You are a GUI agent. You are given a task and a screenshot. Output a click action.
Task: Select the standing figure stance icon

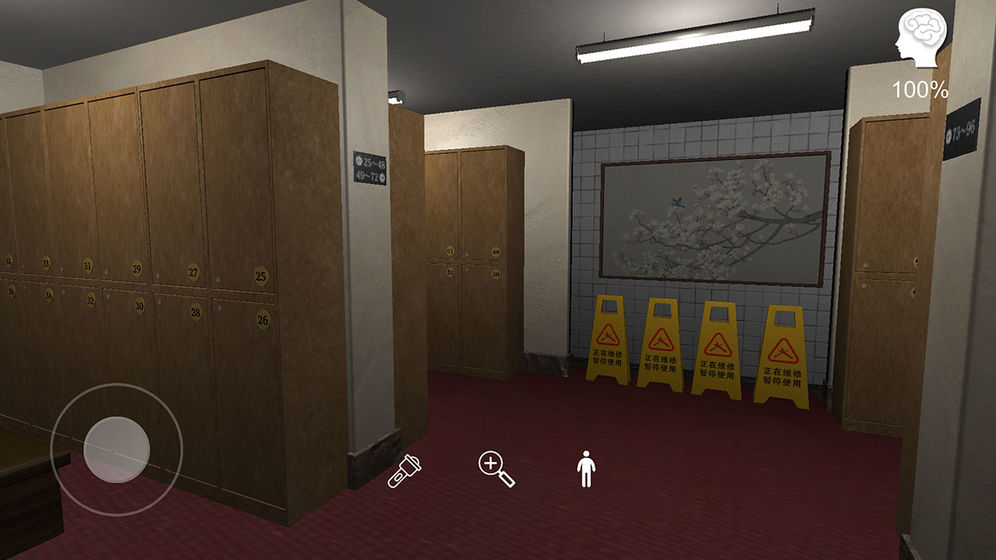point(585,469)
